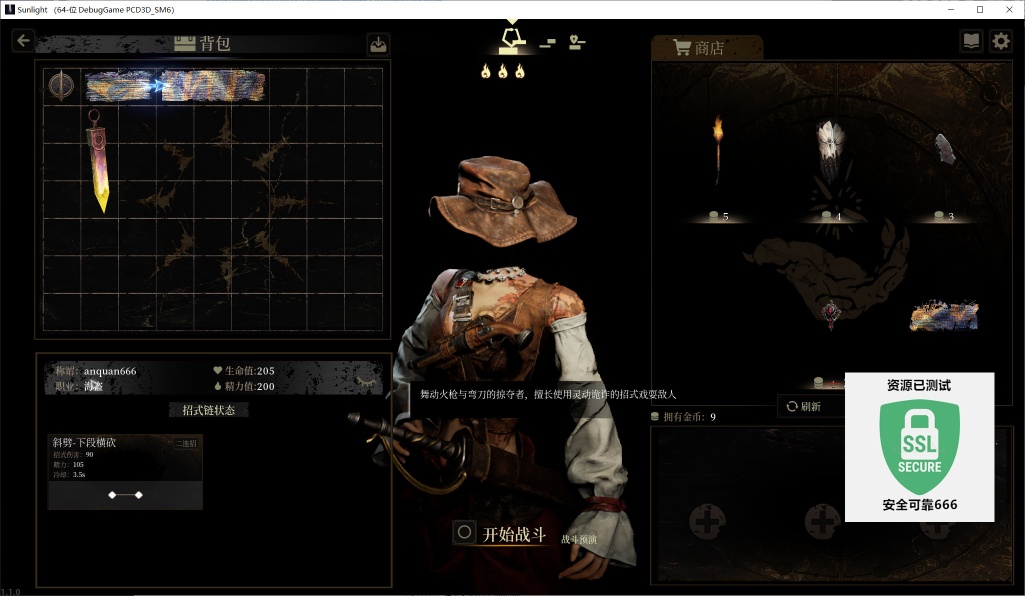
Task: Open the 战斗预演 battle preview
Action: pyautogui.click(x=579, y=539)
